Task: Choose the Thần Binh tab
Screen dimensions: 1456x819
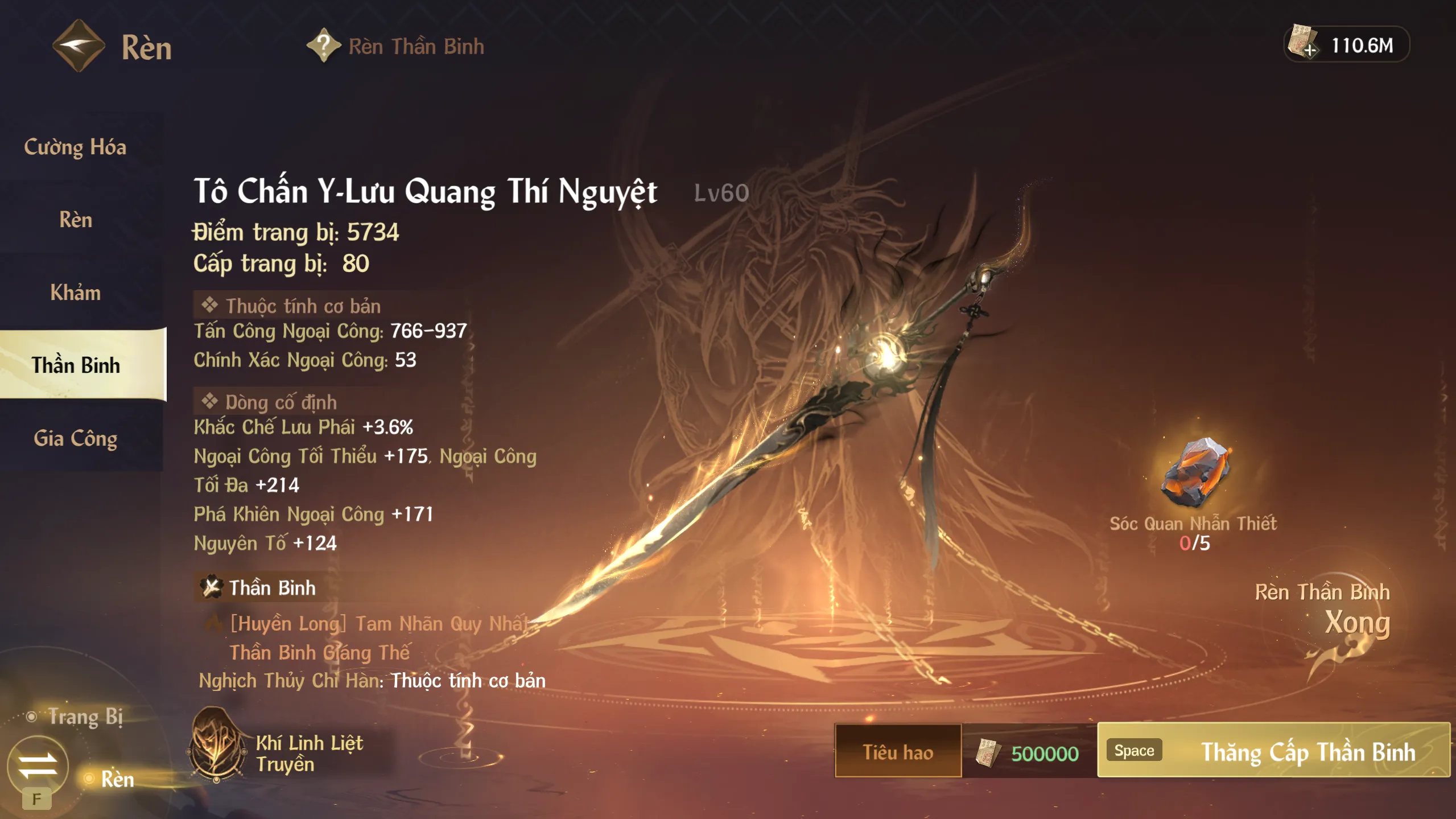Action: click(x=76, y=365)
